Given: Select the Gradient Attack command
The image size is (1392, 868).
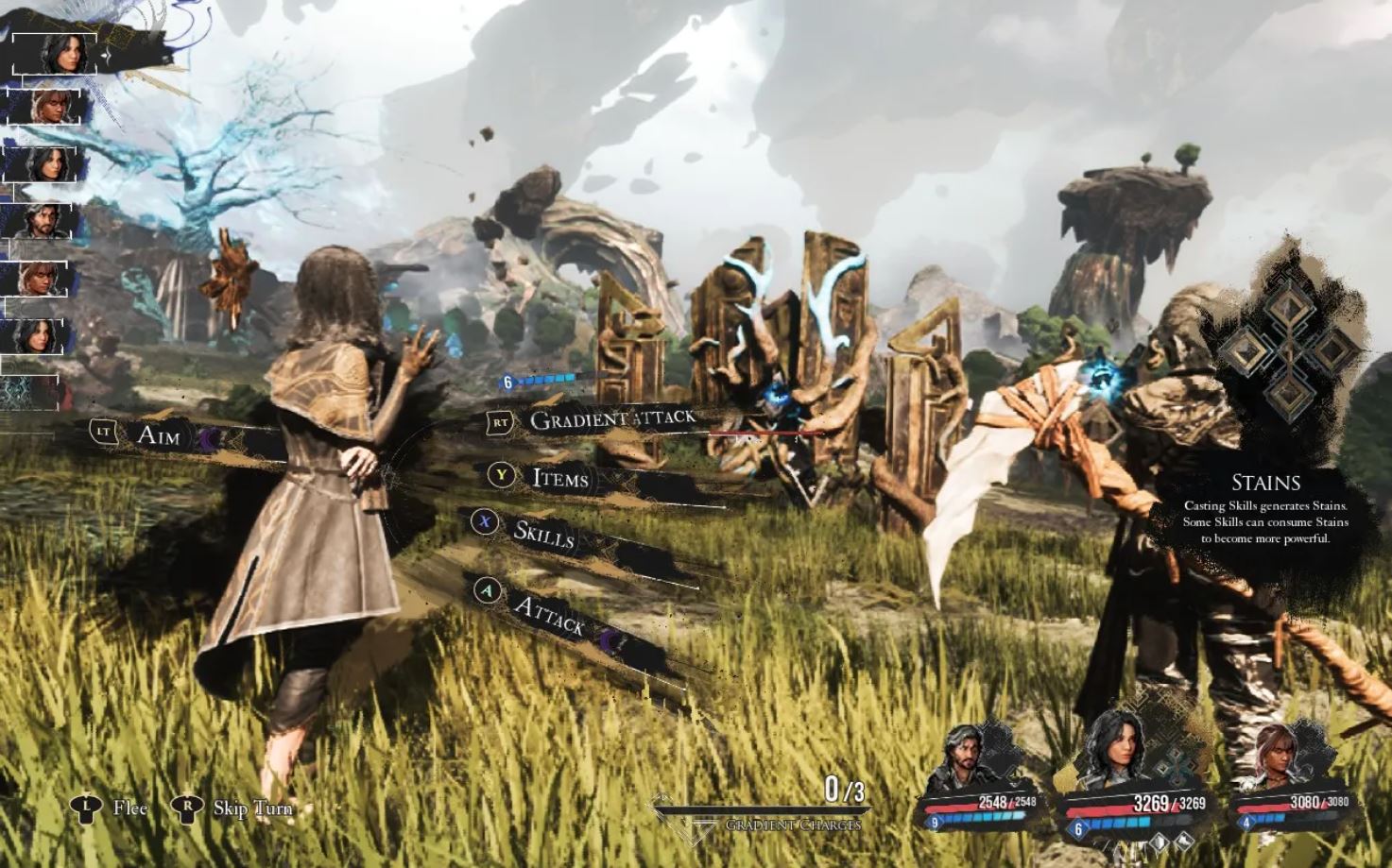Looking at the screenshot, I should (x=611, y=419).
